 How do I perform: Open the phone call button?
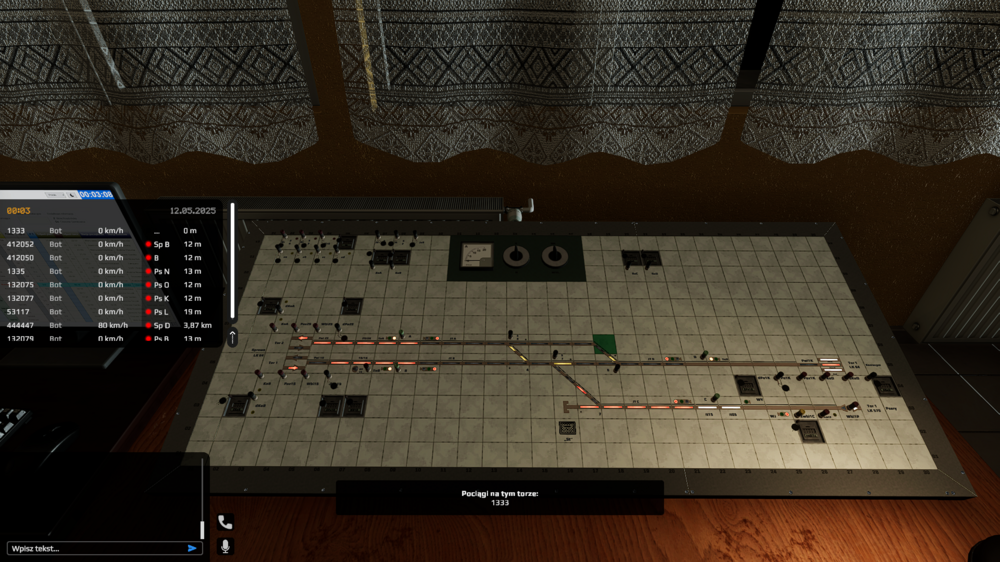[x=225, y=522]
